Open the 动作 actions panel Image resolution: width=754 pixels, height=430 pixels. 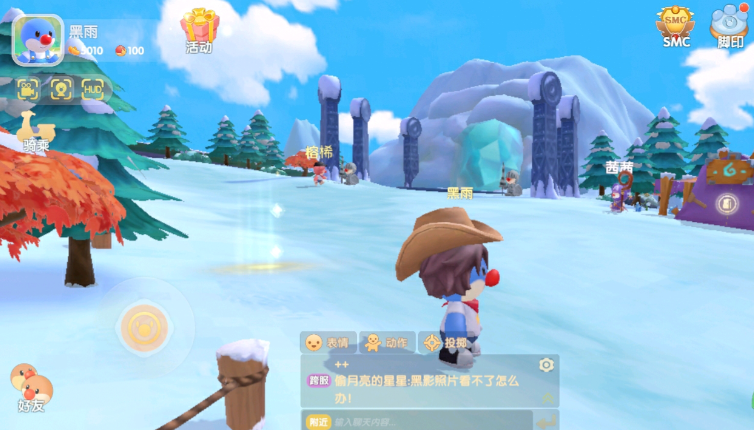click(x=386, y=342)
